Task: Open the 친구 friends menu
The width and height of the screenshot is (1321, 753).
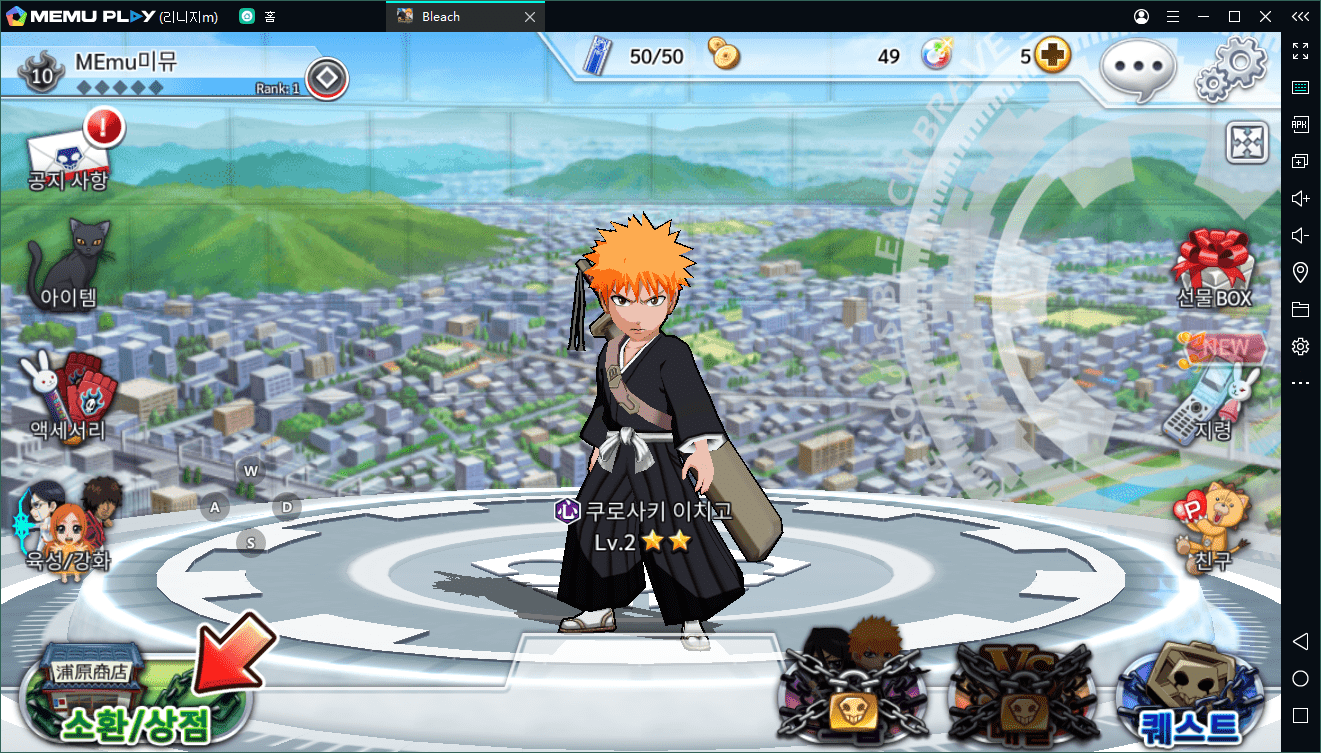Action: (1212, 525)
